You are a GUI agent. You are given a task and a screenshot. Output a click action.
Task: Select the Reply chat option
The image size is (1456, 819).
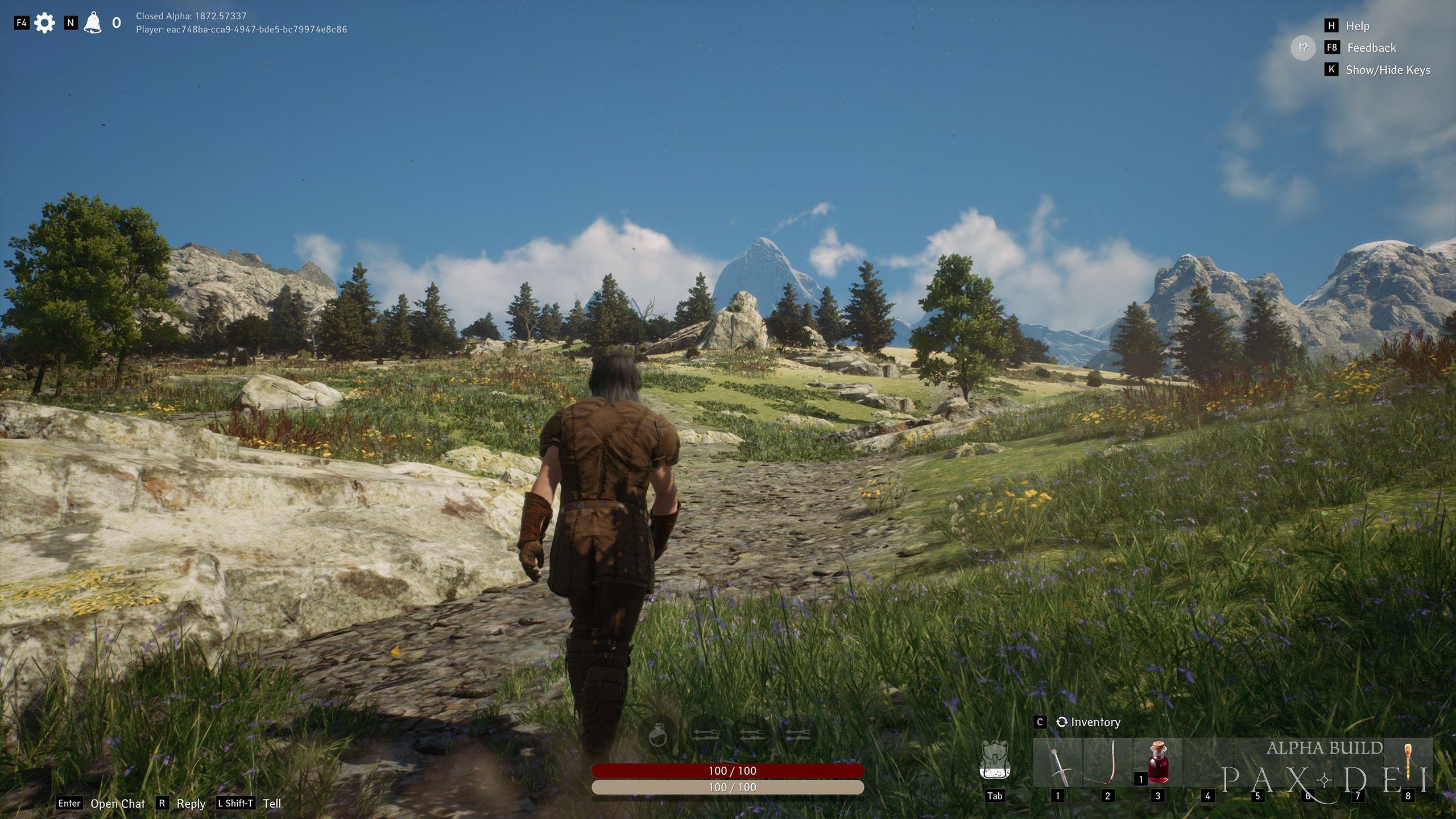click(x=191, y=804)
